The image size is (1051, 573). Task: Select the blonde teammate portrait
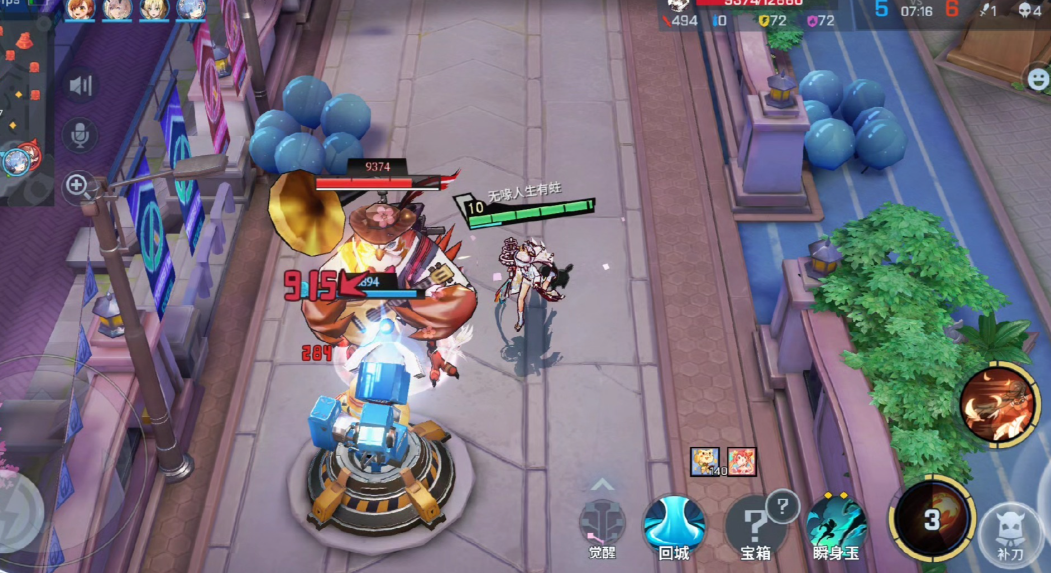[x=154, y=10]
